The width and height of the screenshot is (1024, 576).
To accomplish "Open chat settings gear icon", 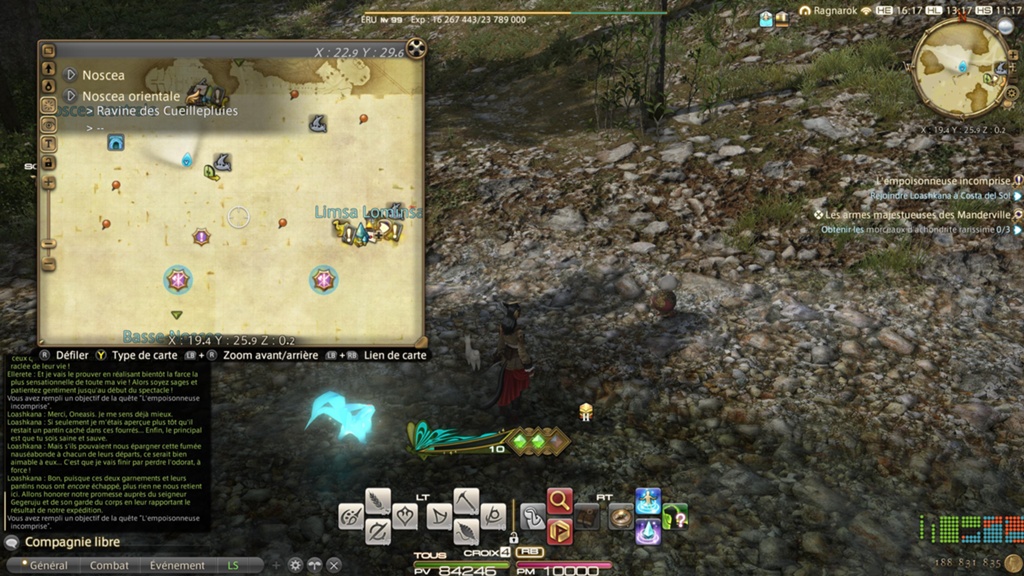I will [295, 565].
